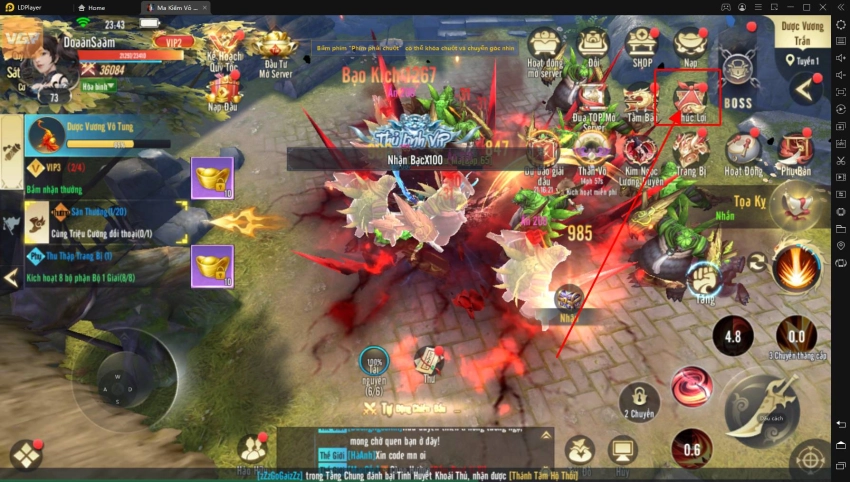Open the Kế Hoạch Quý Tộc icon

pyautogui.click(x=226, y=47)
